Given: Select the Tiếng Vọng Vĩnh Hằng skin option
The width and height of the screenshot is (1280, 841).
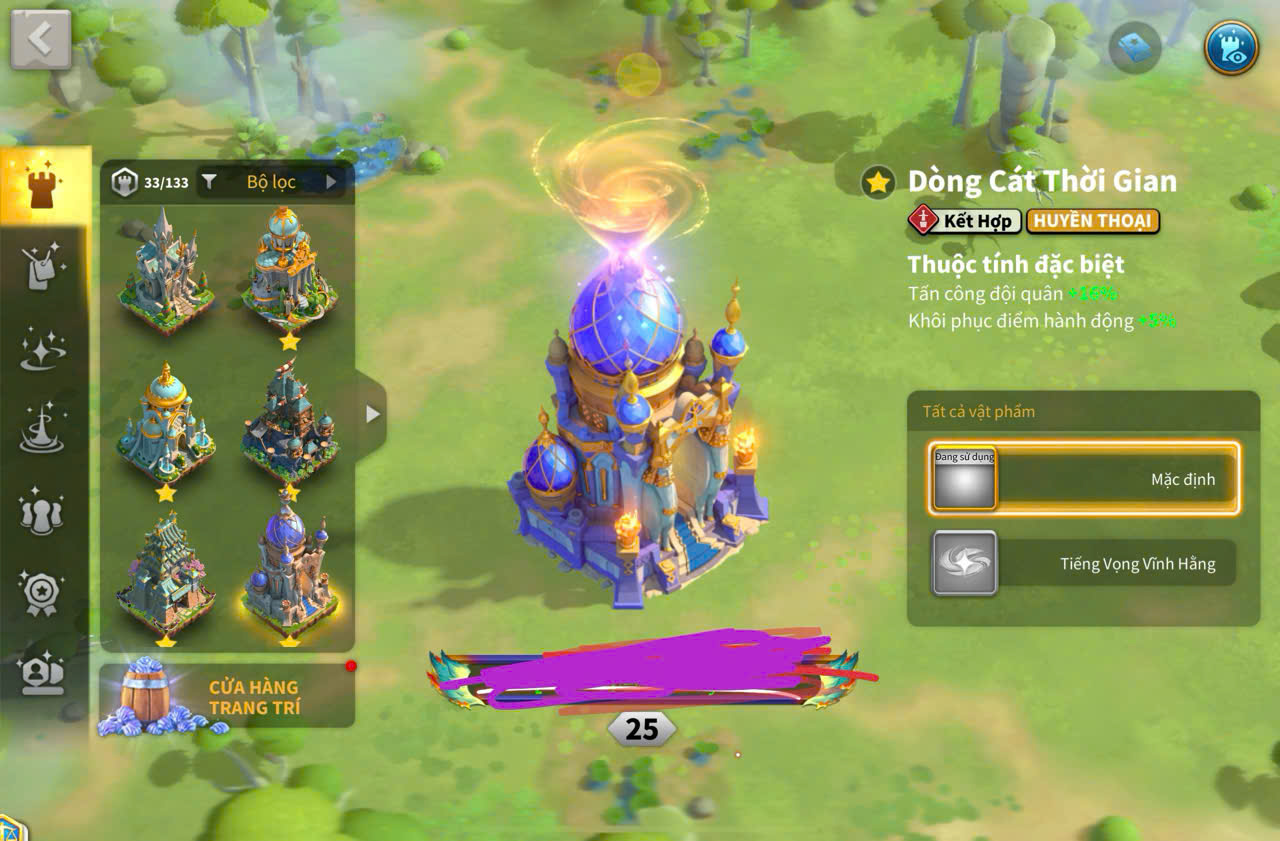Looking at the screenshot, I should (x=1087, y=563).
